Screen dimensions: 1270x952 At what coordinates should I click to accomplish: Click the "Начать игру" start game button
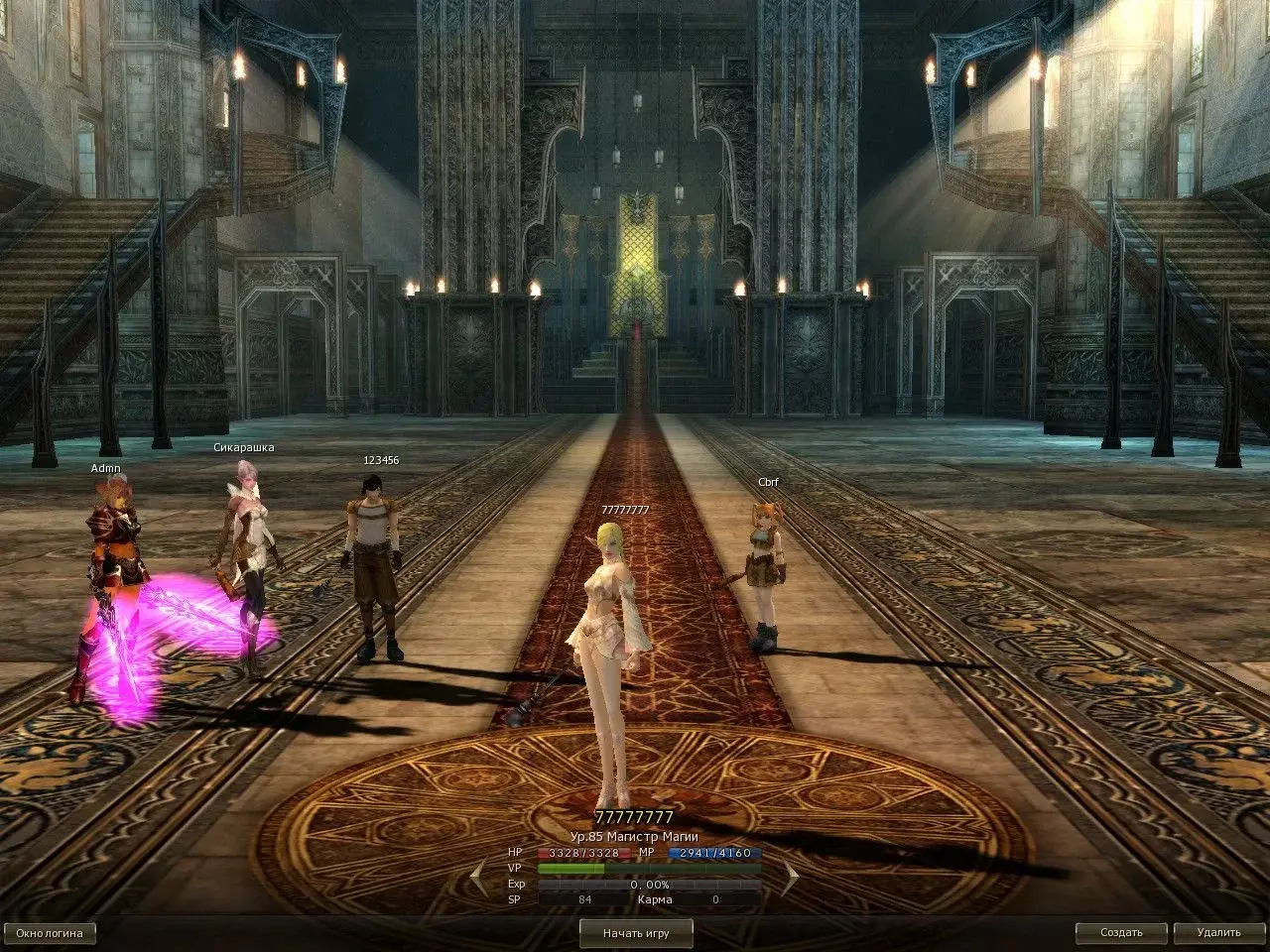636,933
